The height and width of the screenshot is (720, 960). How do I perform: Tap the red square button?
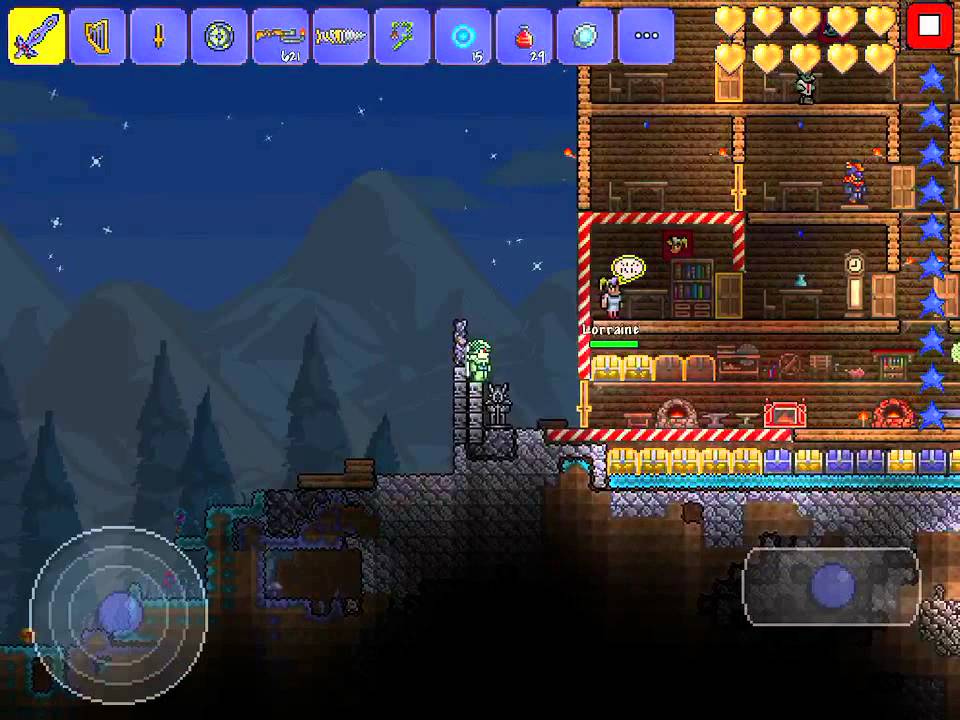(929, 26)
